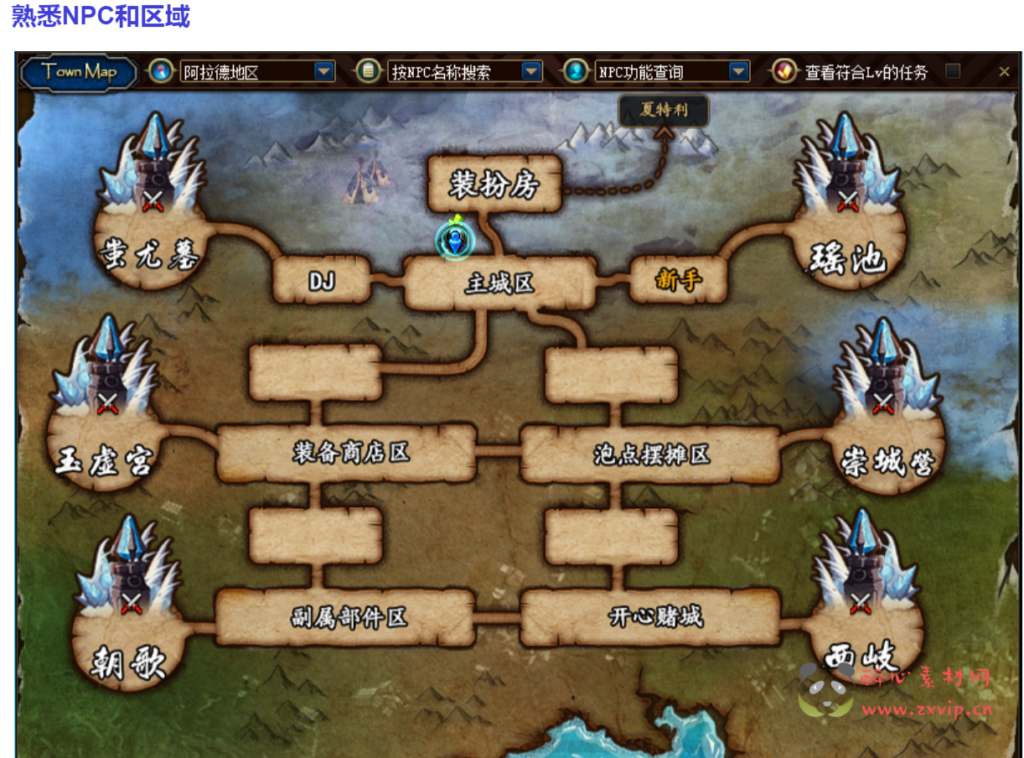Select the 装扮房 map area

coord(494,184)
